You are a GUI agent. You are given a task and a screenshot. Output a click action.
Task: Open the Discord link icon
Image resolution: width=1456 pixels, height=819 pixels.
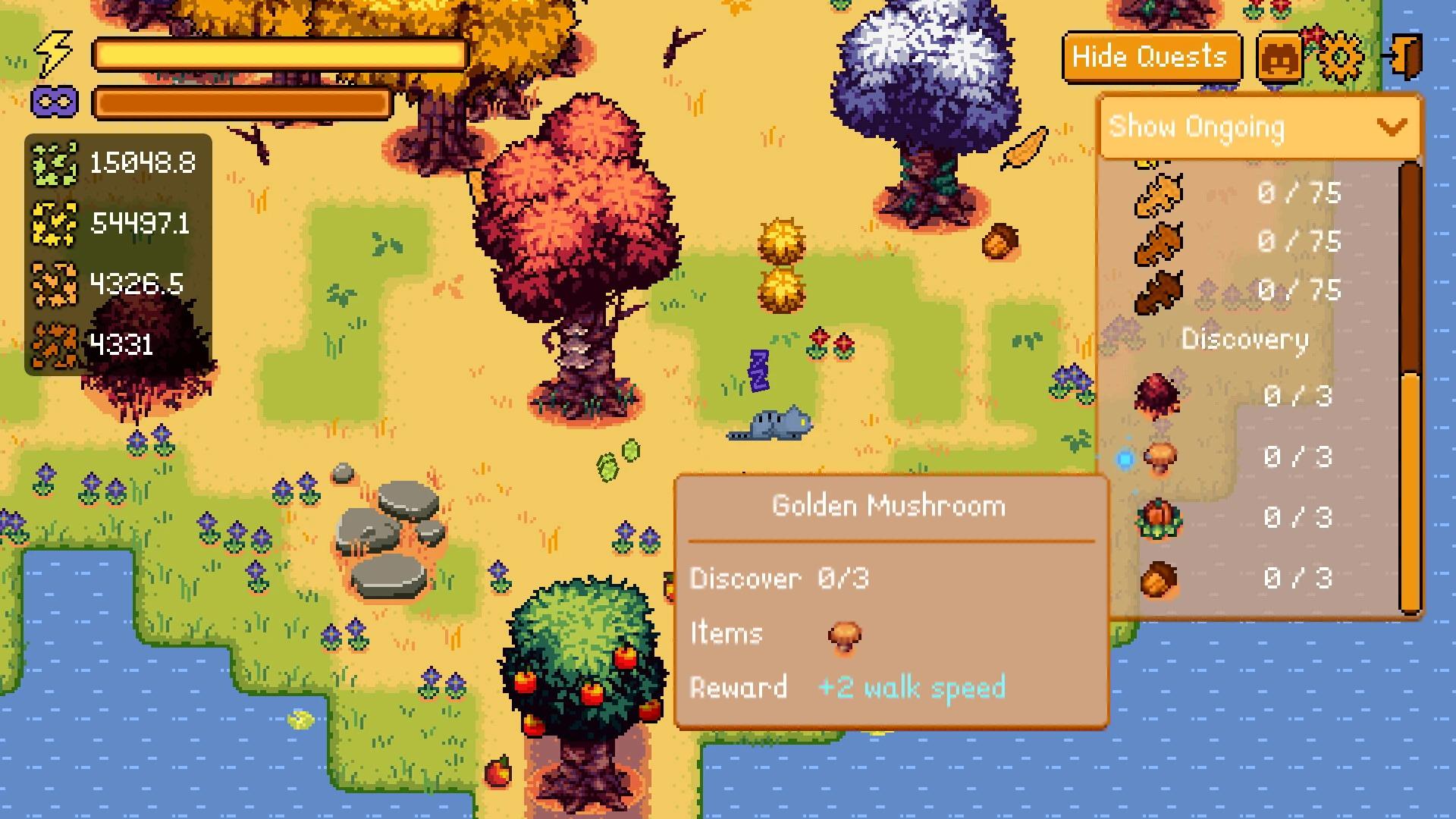(1279, 57)
